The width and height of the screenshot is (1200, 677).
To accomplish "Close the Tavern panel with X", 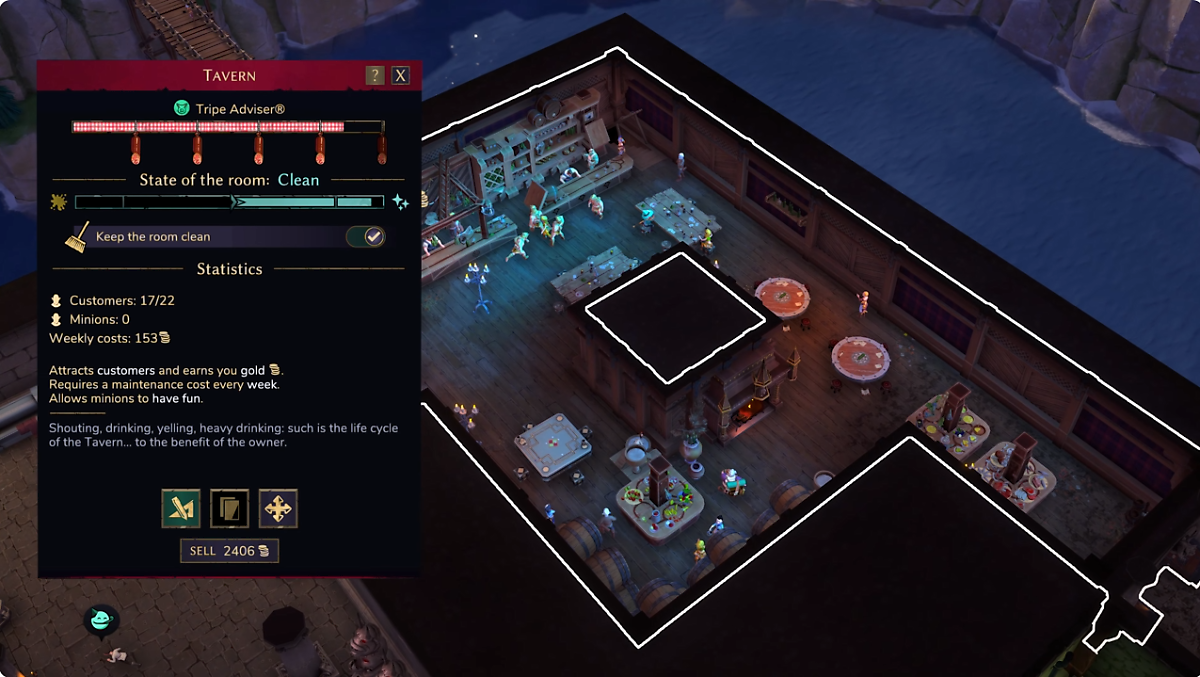I will (x=400, y=76).
